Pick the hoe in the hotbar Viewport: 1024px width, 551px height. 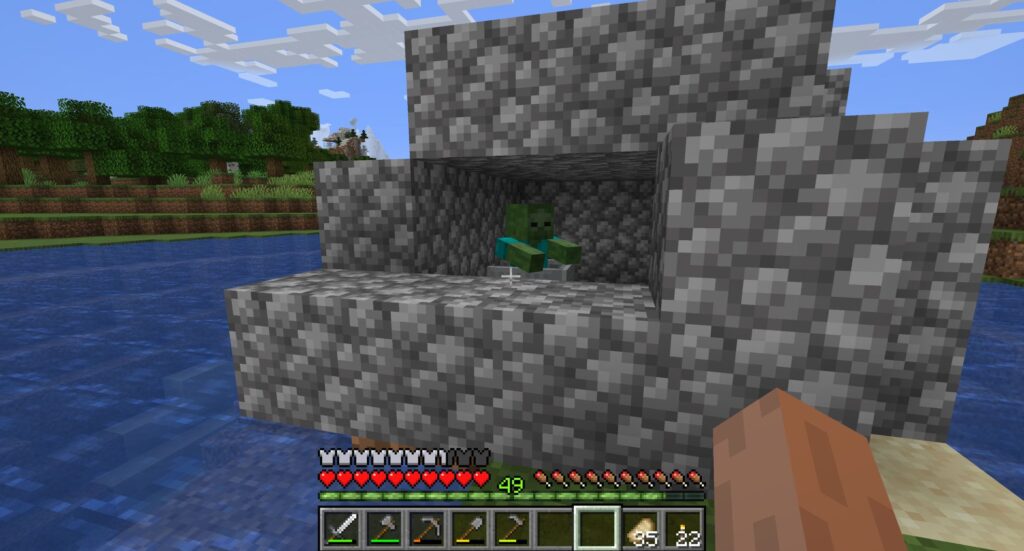[x=511, y=528]
